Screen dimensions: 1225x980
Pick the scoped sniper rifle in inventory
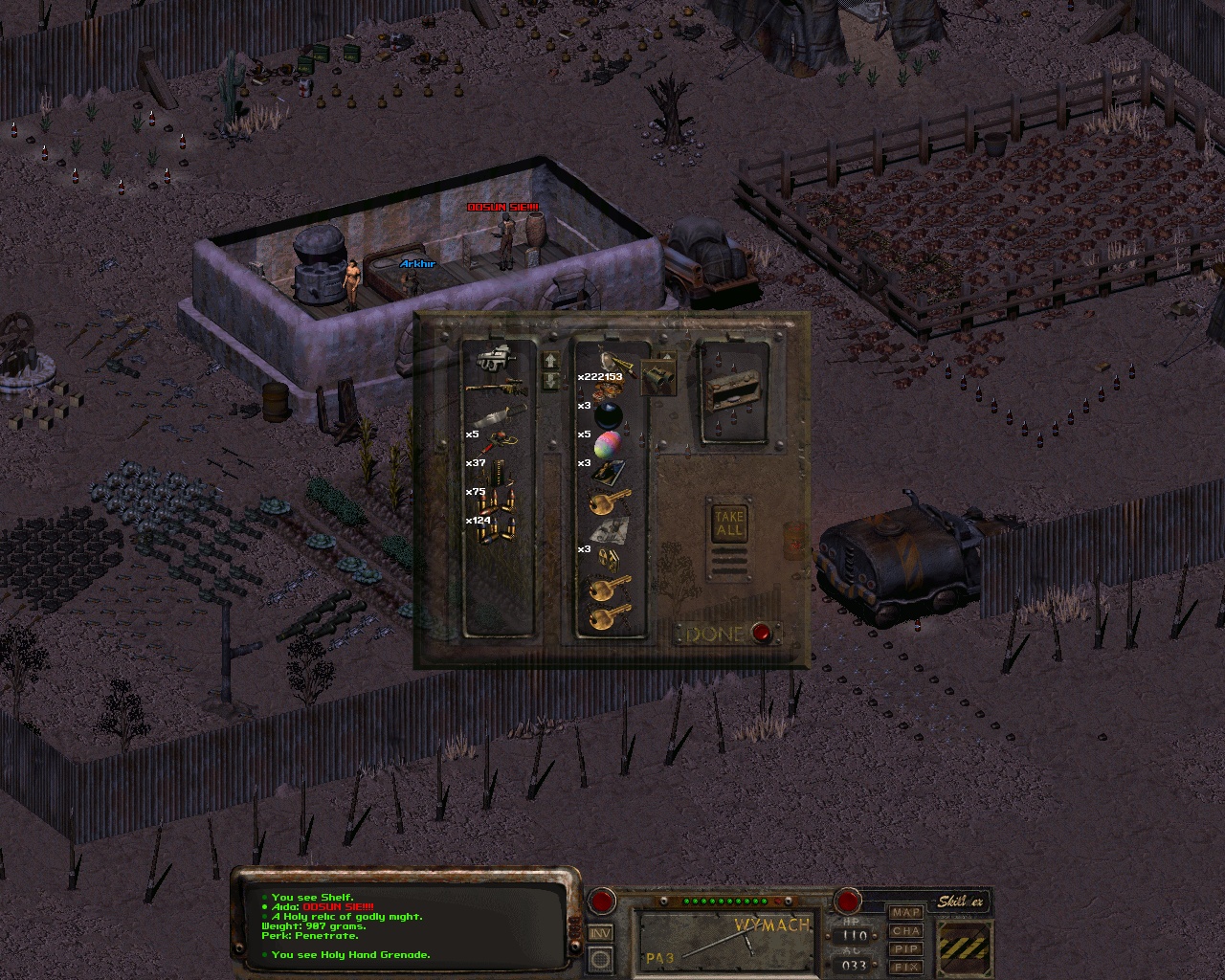coord(496,387)
